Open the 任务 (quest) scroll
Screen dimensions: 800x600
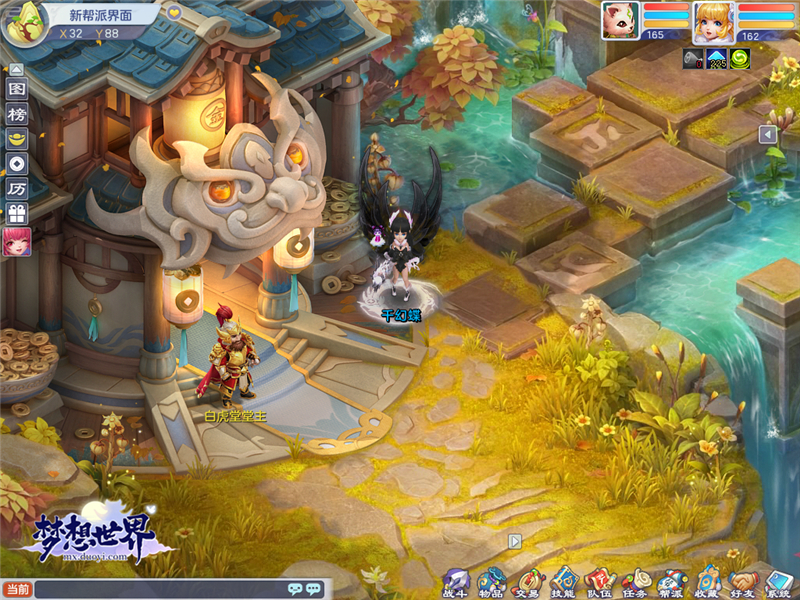click(634, 581)
